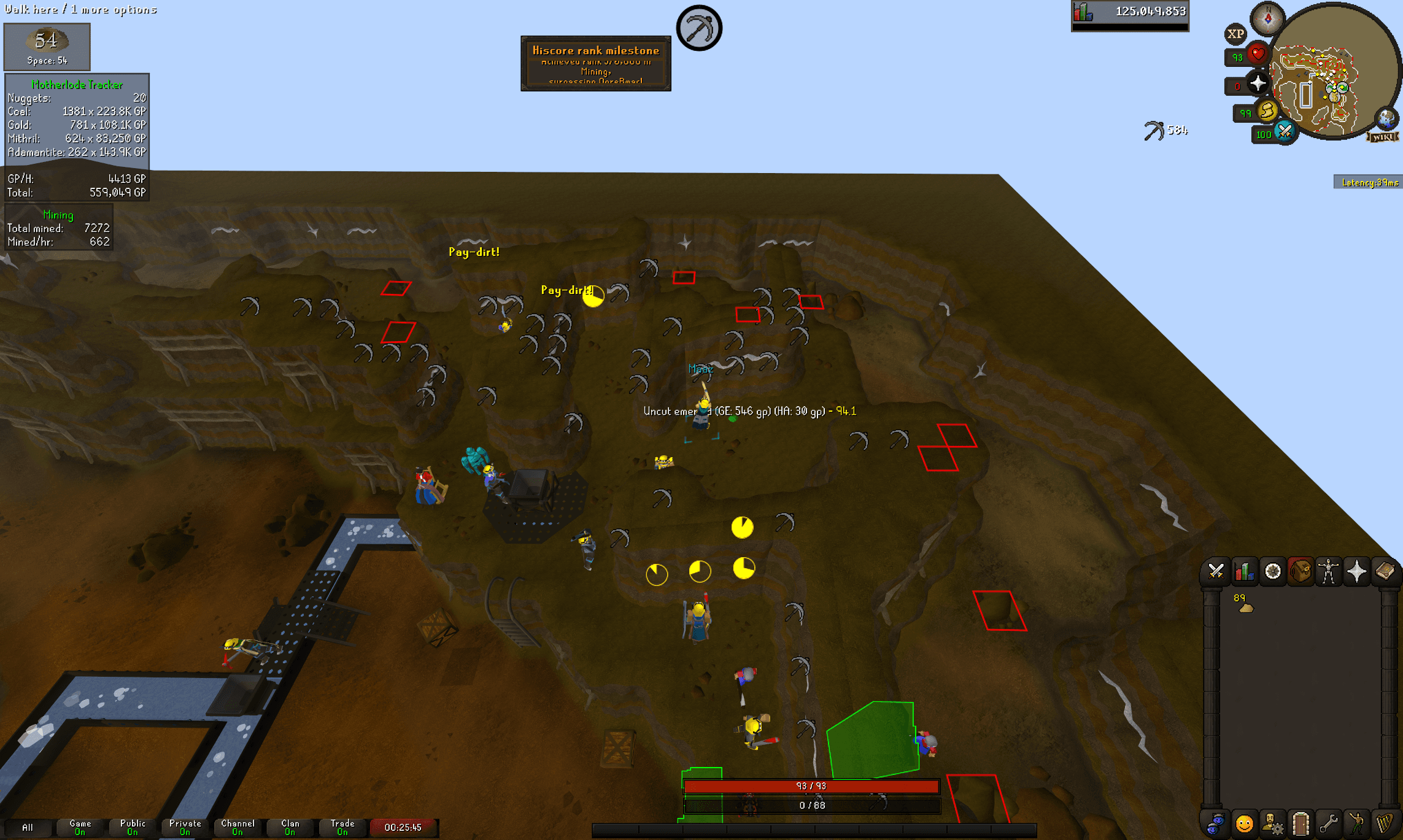Switch to the Game chat tab
Image resolution: width=1403 pixels, height=840 pixels.
click(79, 827)
